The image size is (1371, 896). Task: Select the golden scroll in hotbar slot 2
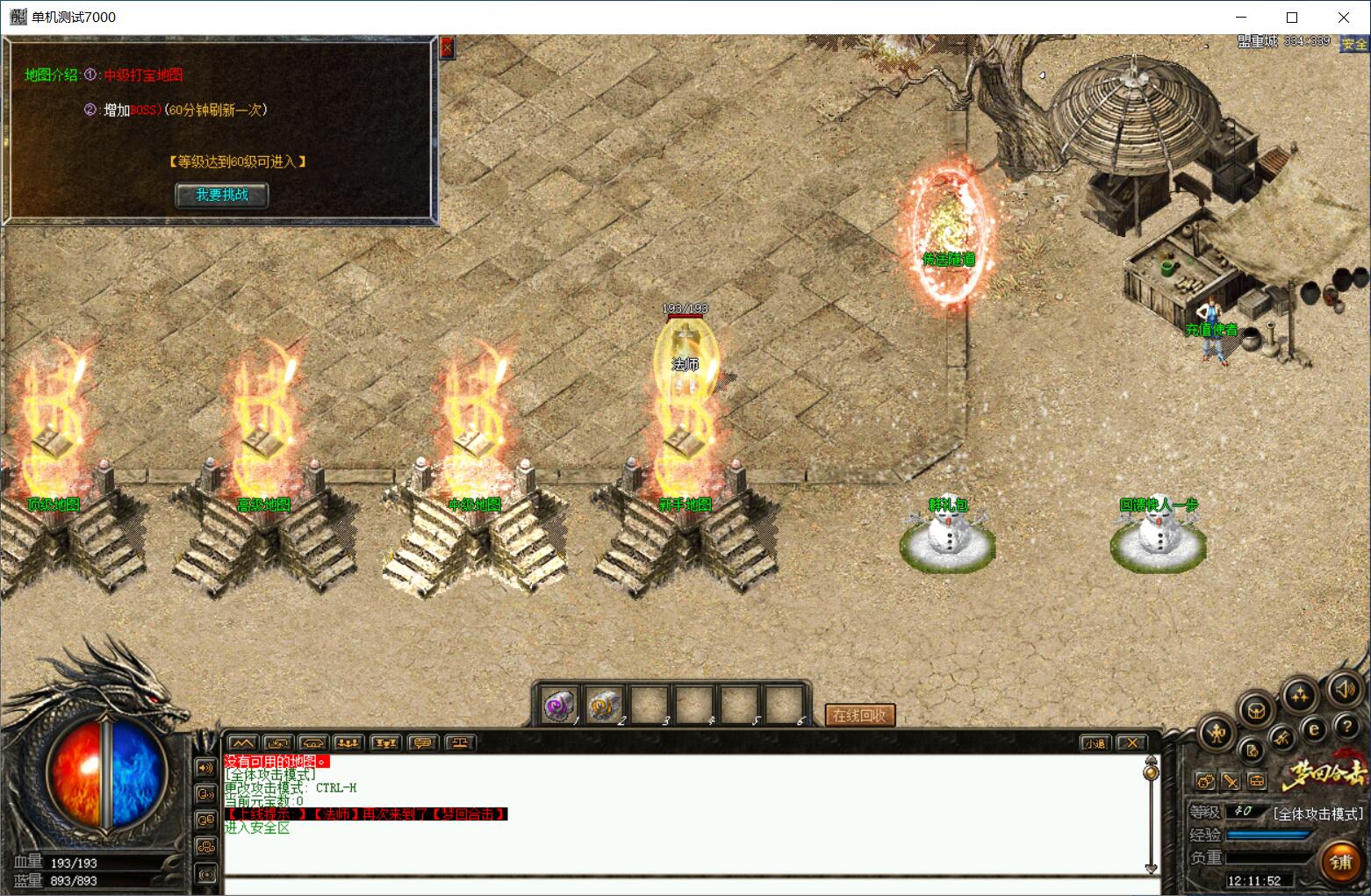[604, 705]
